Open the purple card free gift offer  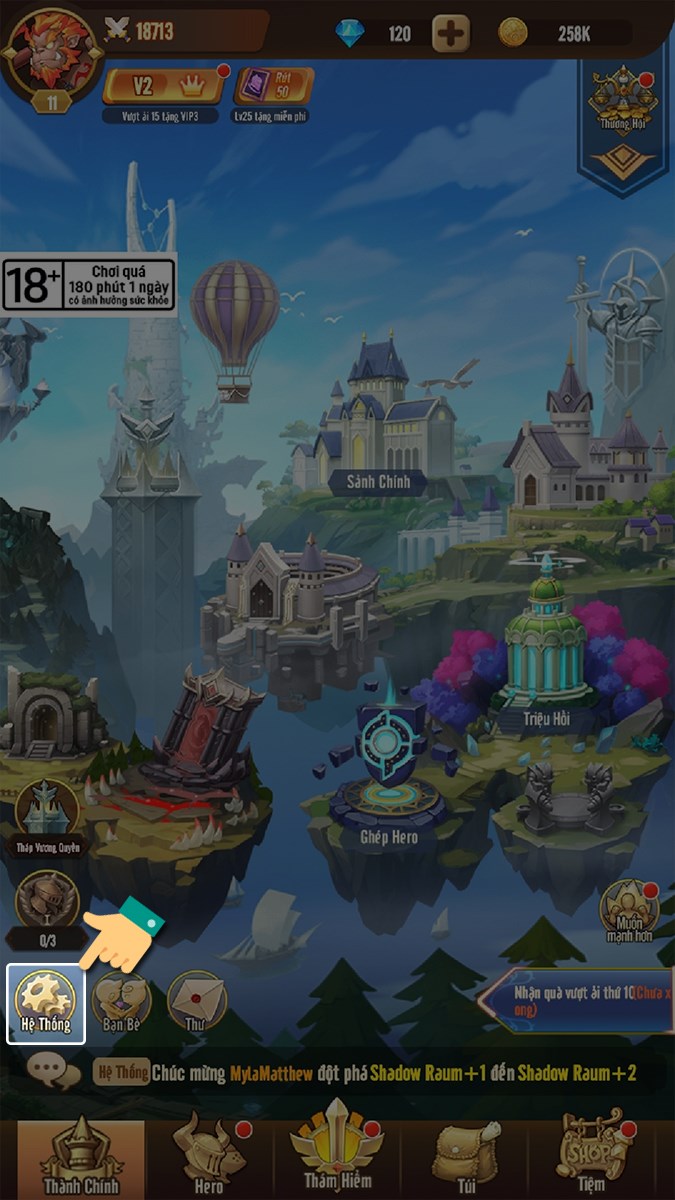[x=273, y=86]
